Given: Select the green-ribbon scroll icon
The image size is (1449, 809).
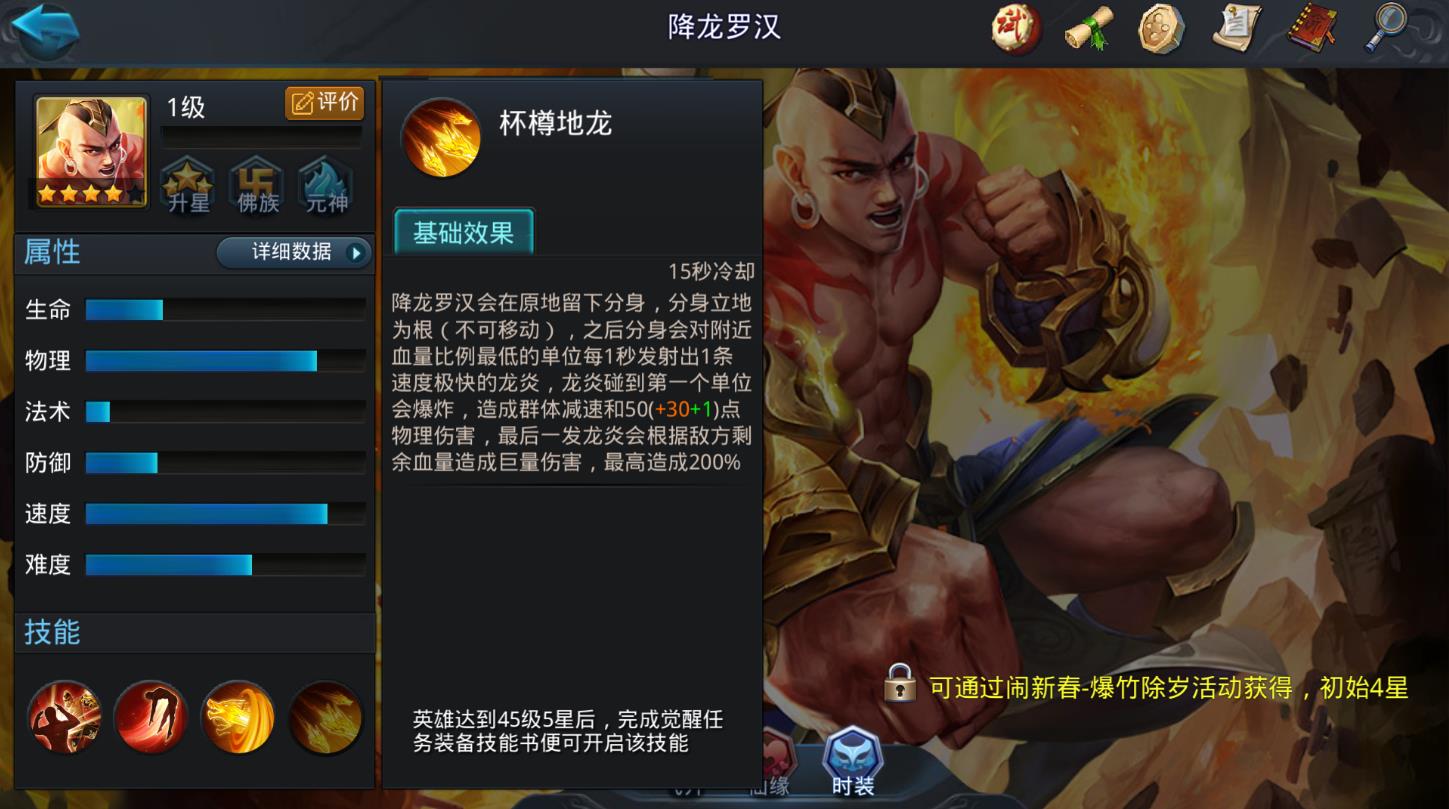Looking at the screenshot, I should click(x=1087, y=30).
